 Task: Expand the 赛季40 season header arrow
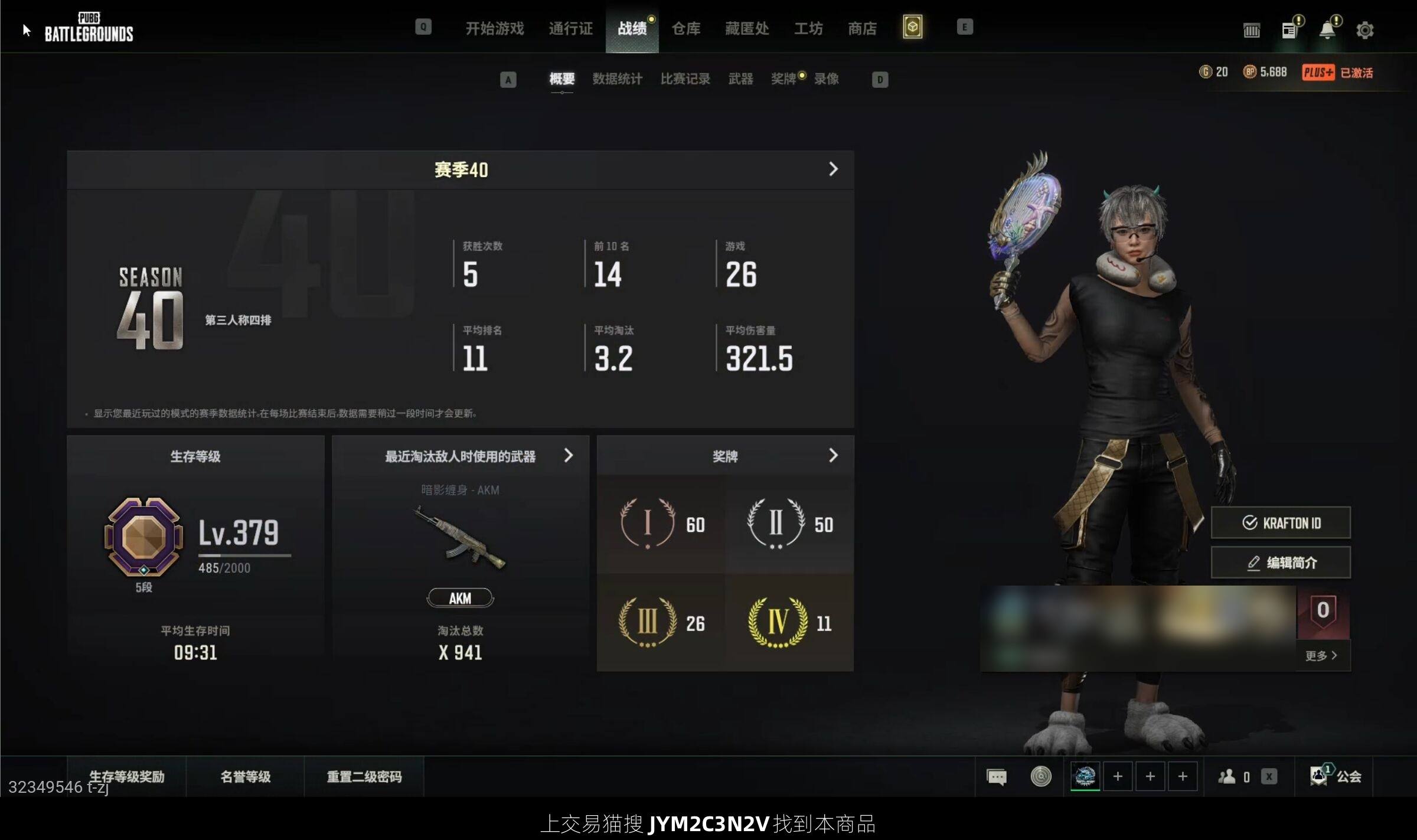(833, 169)
